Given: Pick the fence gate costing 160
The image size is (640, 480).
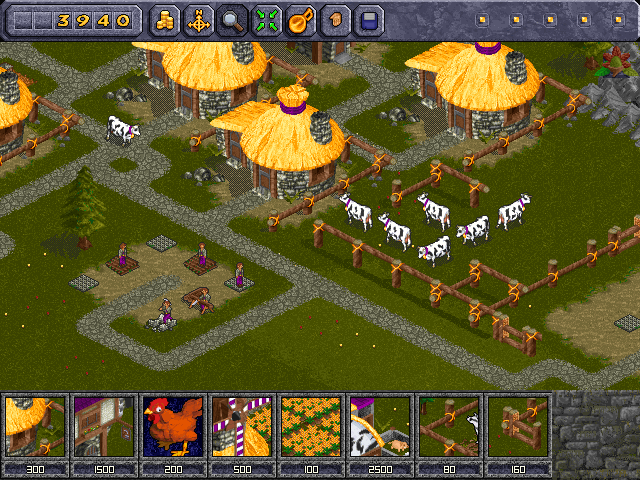Looking at the screenshot, I should coord(518,426).
